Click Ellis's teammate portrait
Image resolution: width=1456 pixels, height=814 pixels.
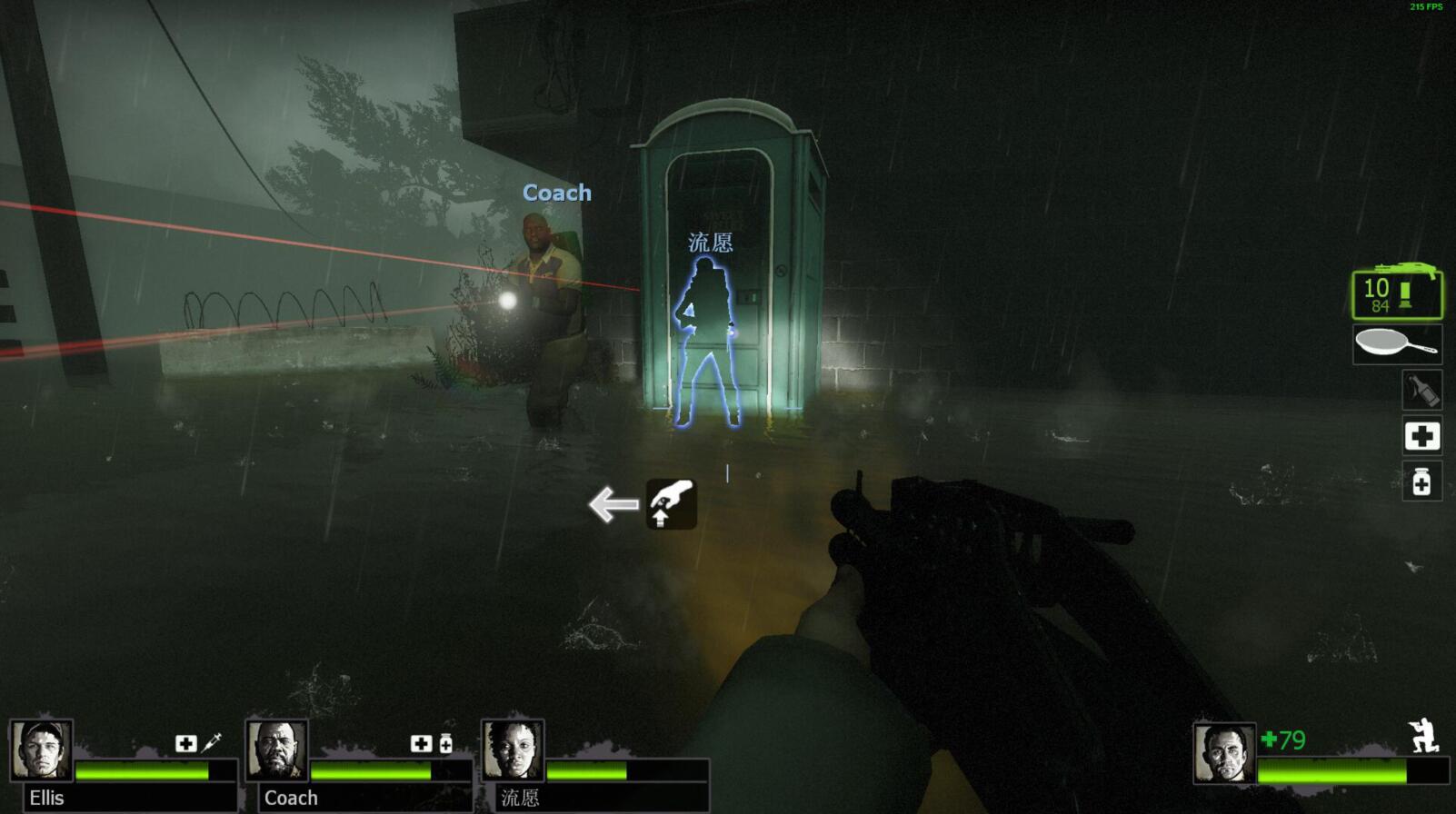[42, 750]
